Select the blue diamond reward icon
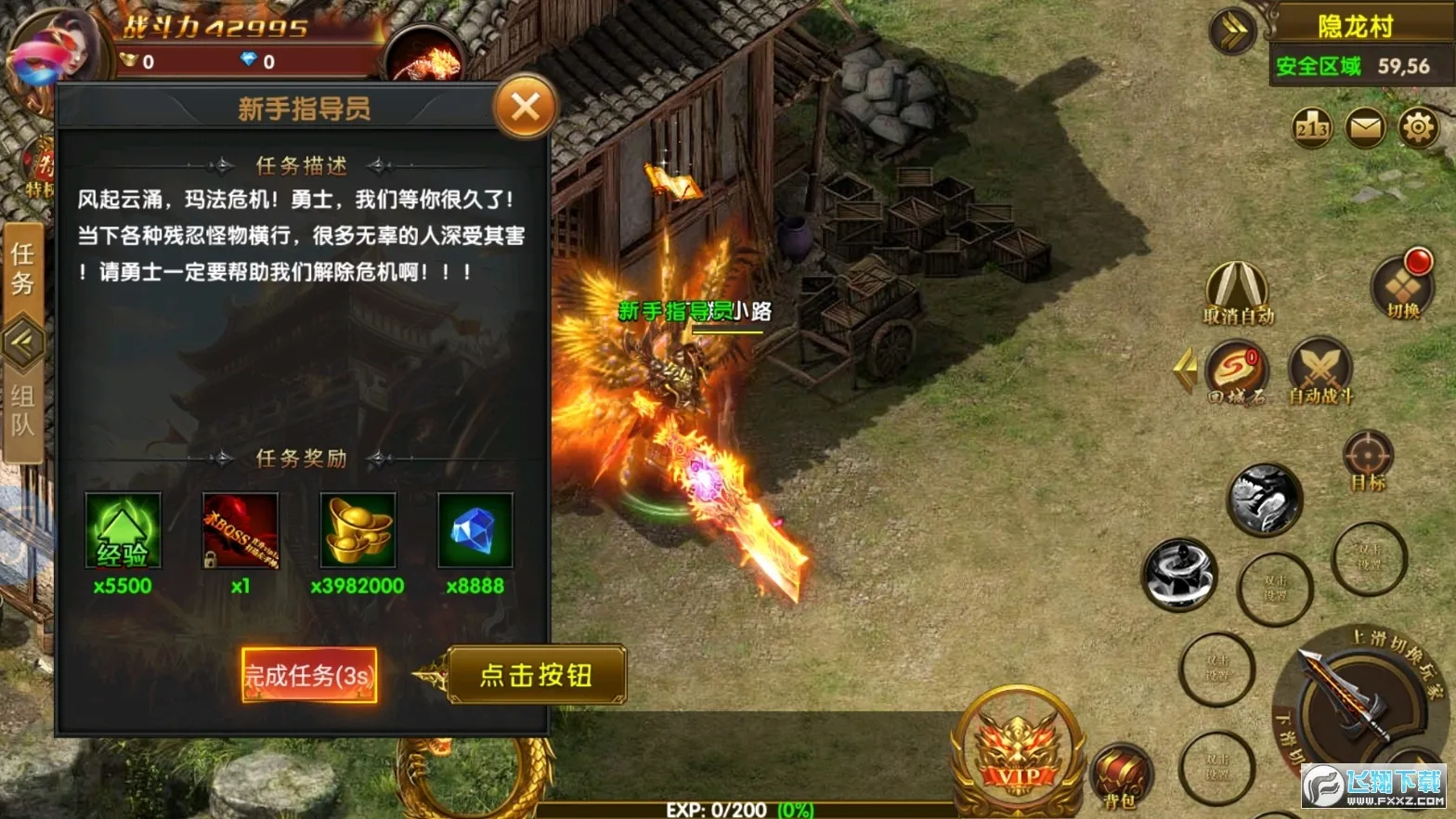 click(x=474, y=530)
